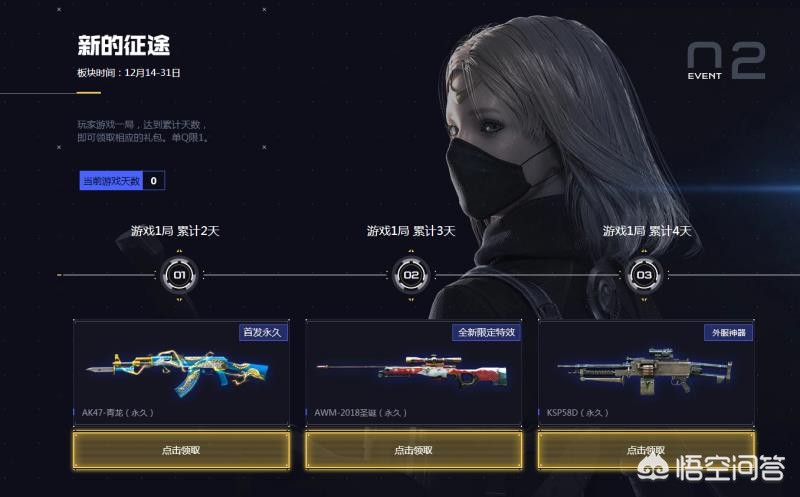Click the 03 milestone node

click(644, 274)
